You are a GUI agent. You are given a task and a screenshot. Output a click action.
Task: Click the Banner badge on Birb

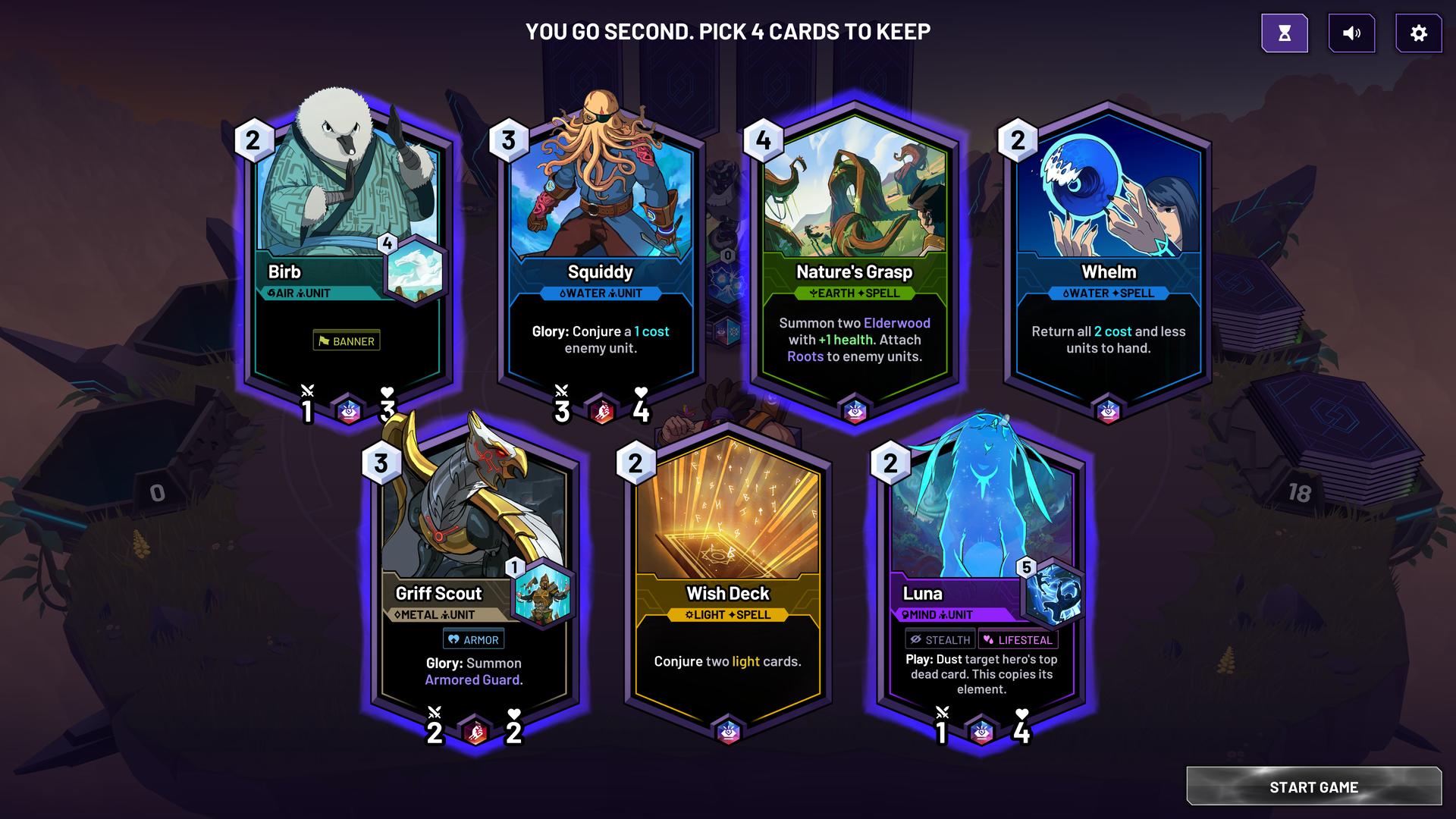pos(347,340)
